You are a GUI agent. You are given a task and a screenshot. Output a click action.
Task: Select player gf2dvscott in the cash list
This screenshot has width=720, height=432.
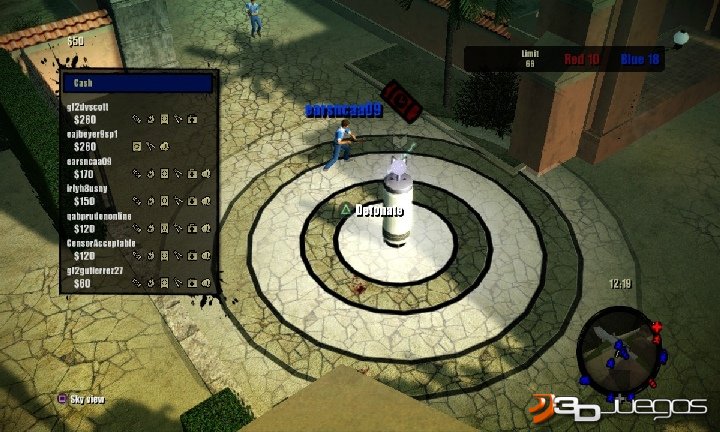[x=97, y=106]
